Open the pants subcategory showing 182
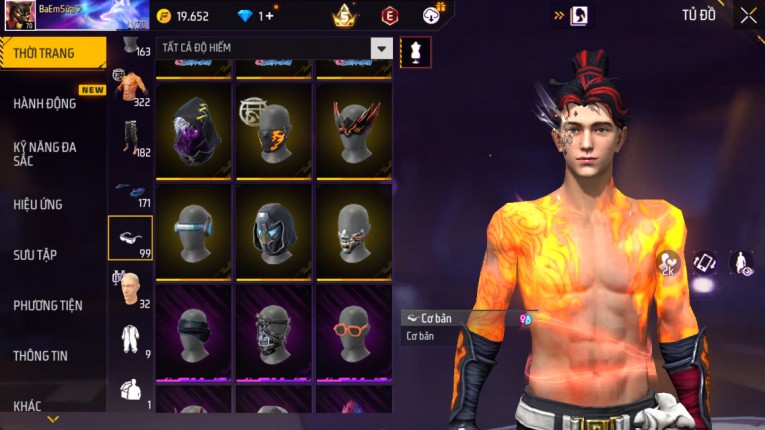The height and width of the screenshot is (430, 765). (130, 139)
